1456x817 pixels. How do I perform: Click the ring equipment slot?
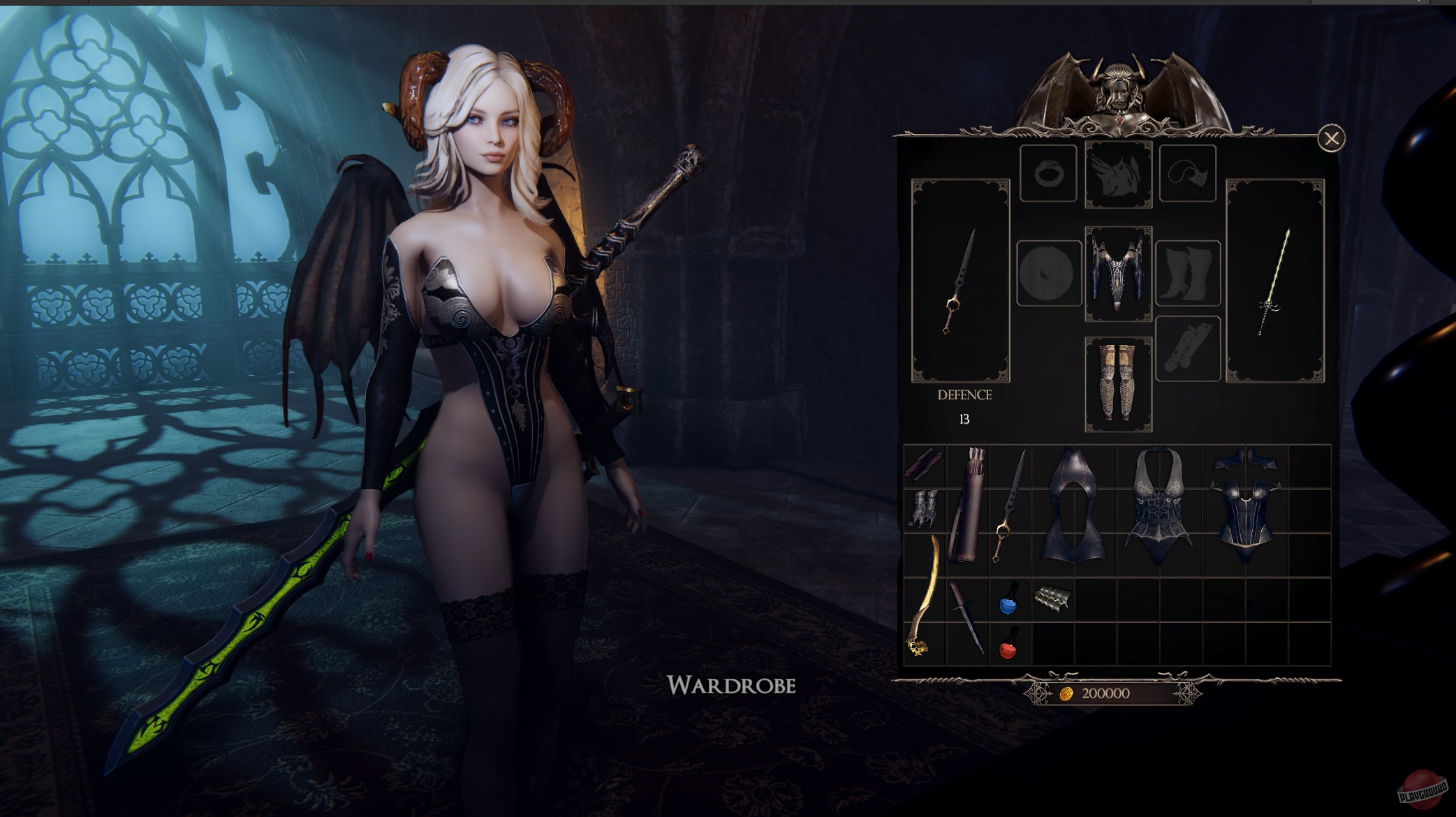pos(1049,173)
